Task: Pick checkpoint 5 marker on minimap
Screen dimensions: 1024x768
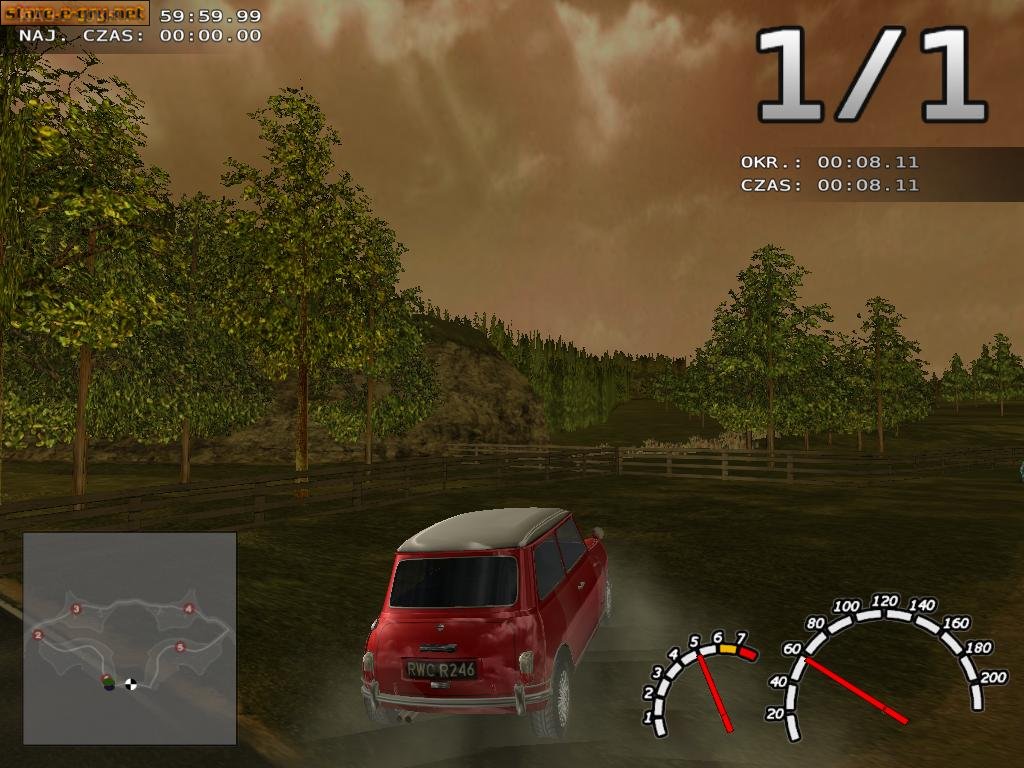Action: coord(180,647)
